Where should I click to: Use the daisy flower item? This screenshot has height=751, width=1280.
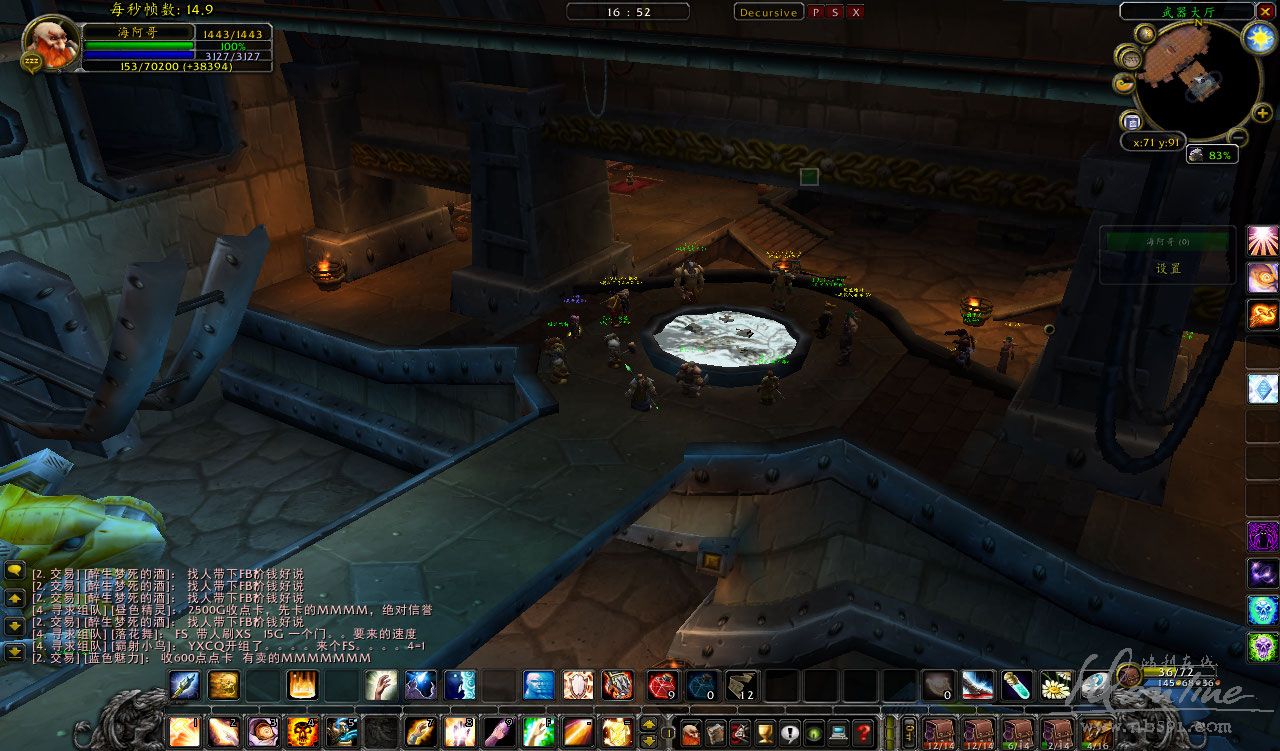[1056, 685]
